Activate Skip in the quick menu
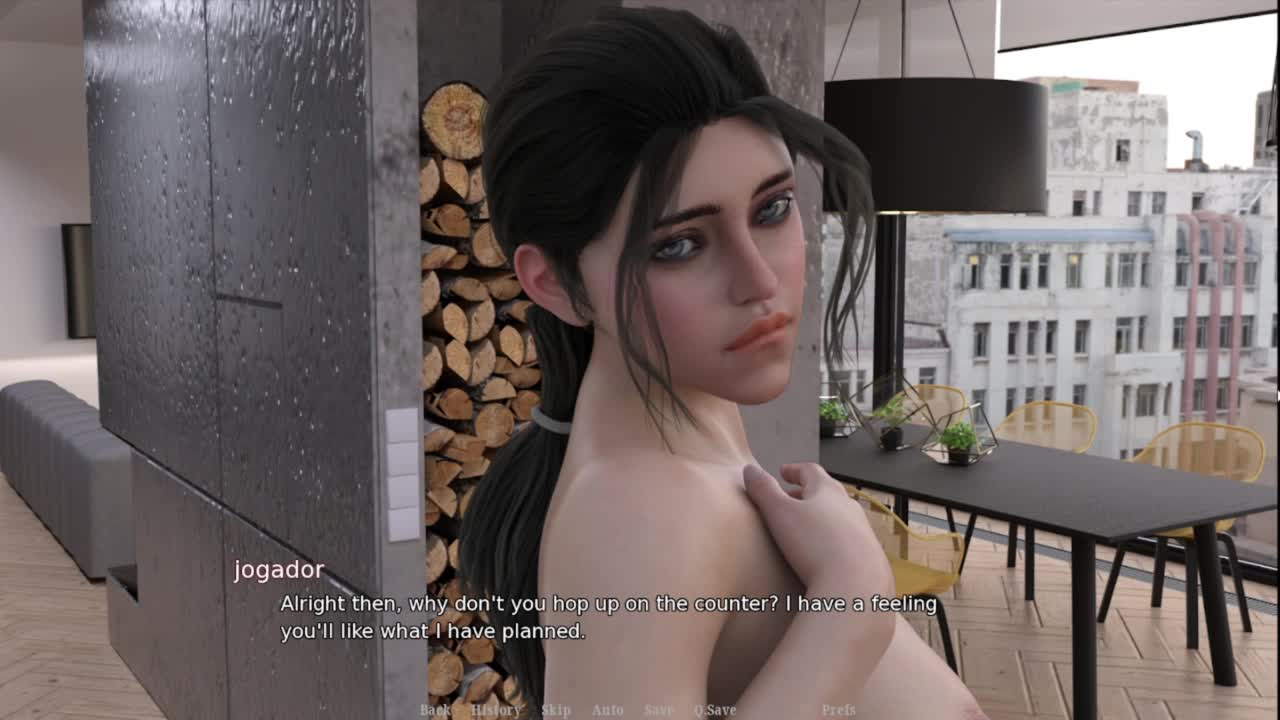1280x720 pixels. tap(556, 710)
